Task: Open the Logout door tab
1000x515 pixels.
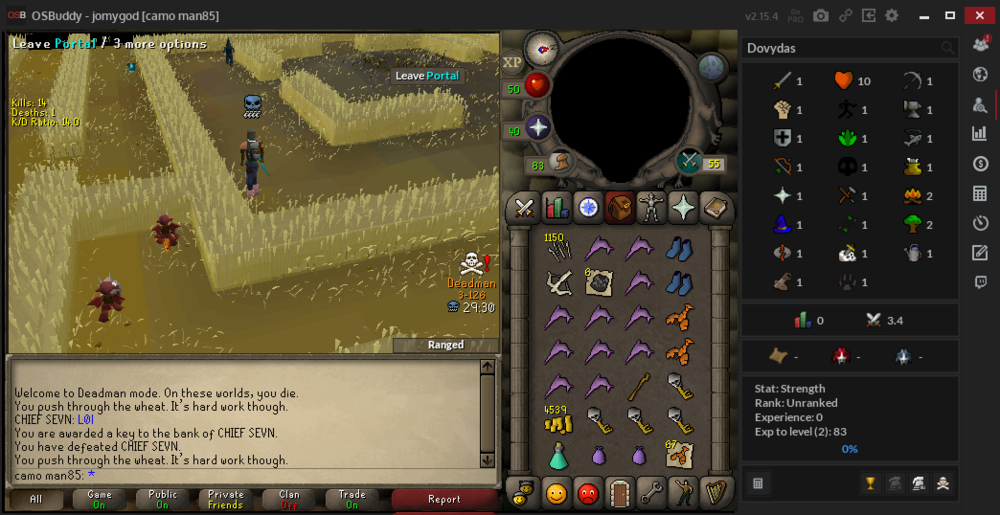Action: [x=620, y=492]
